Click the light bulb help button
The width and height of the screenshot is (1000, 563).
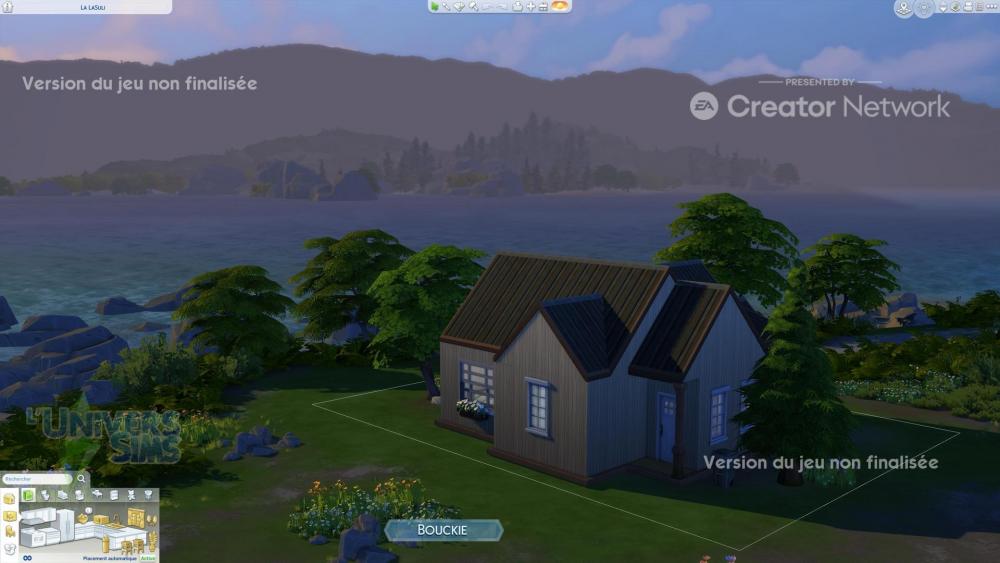[924, 8]
